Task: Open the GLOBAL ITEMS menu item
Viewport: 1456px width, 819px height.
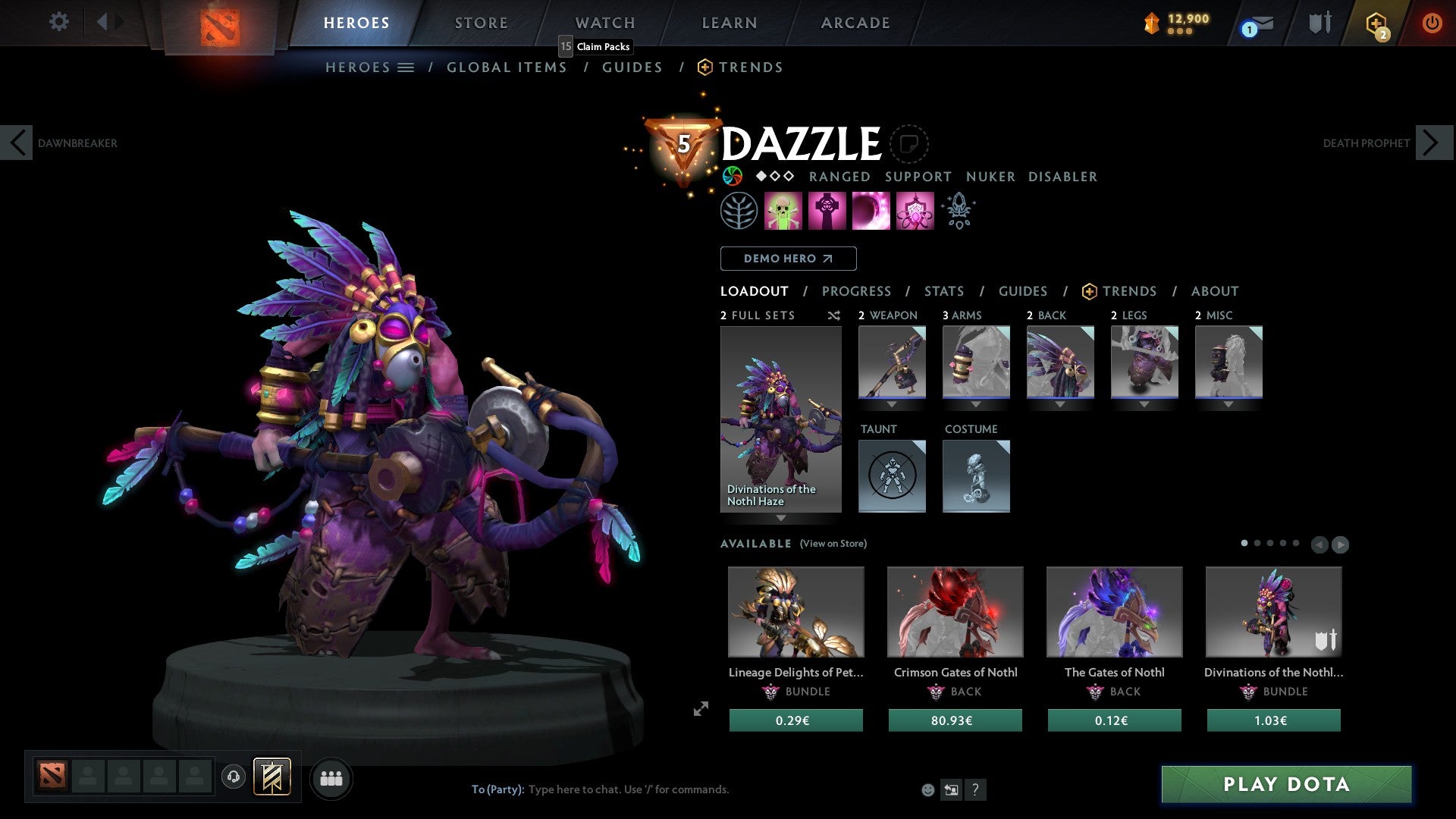Action: (507, 67)
